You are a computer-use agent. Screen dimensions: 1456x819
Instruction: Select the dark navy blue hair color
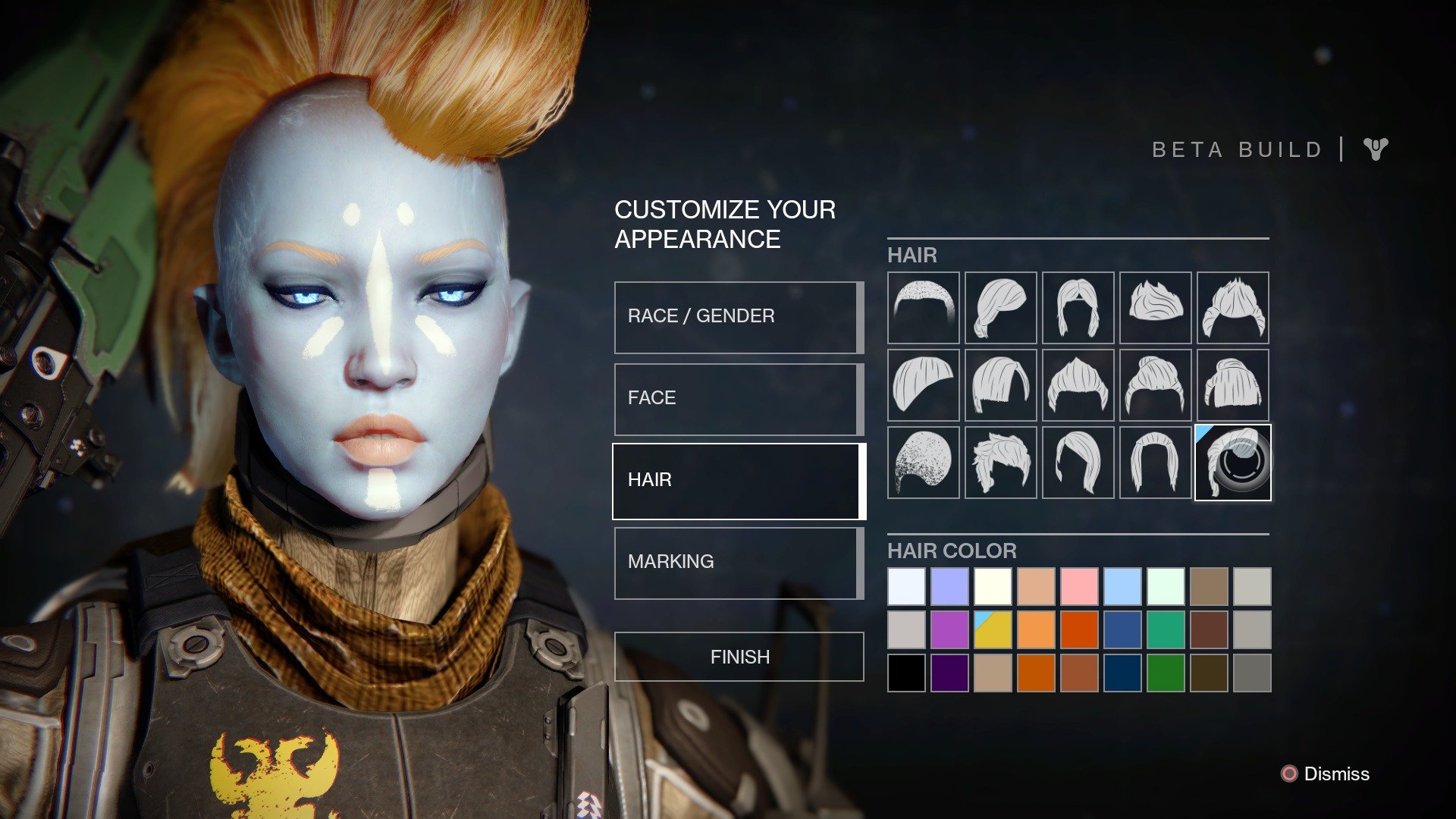click(x=1122, y=673)
